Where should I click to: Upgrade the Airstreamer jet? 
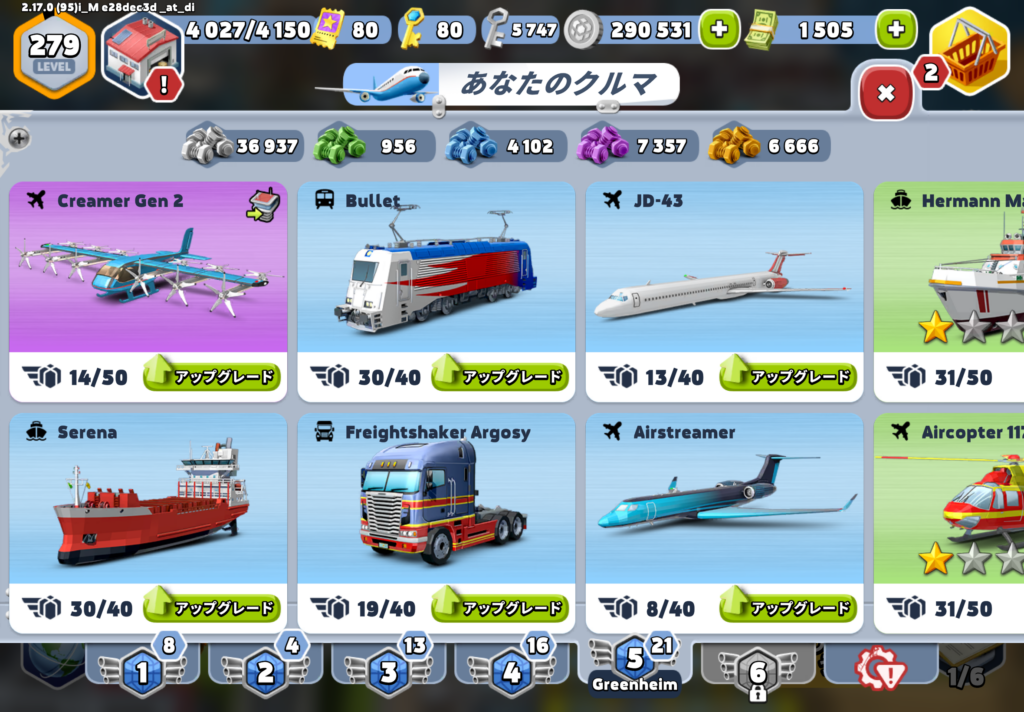click(788, 608)
